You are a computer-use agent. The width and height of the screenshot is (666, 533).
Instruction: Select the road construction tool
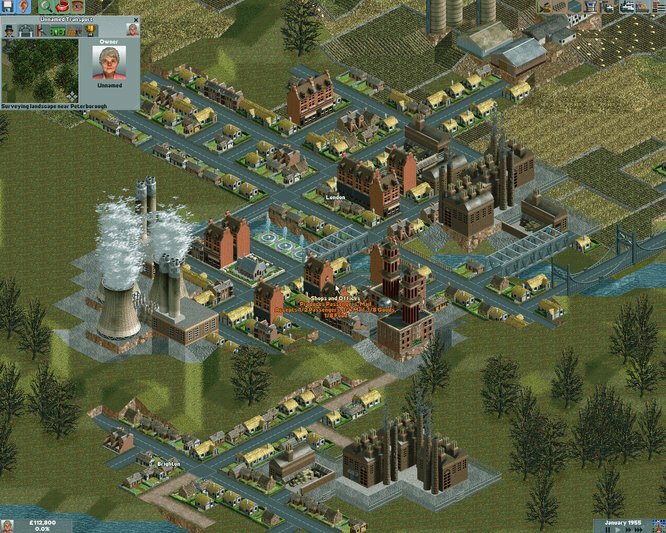coord(578,7)
